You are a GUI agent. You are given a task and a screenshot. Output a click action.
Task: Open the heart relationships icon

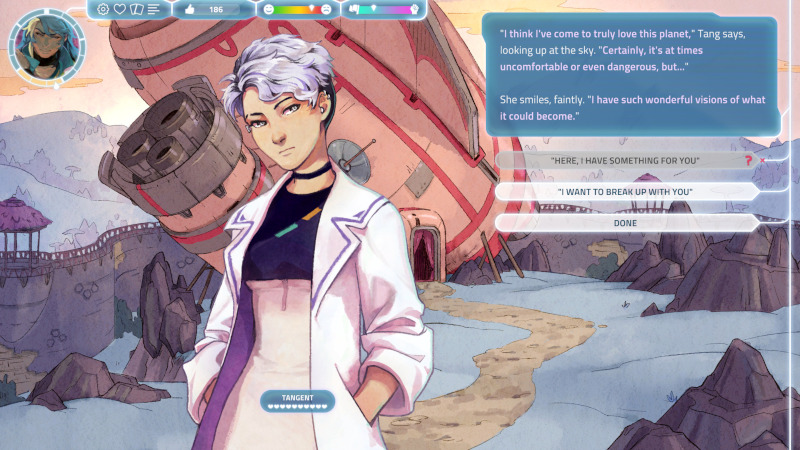[x=120, y=9]
